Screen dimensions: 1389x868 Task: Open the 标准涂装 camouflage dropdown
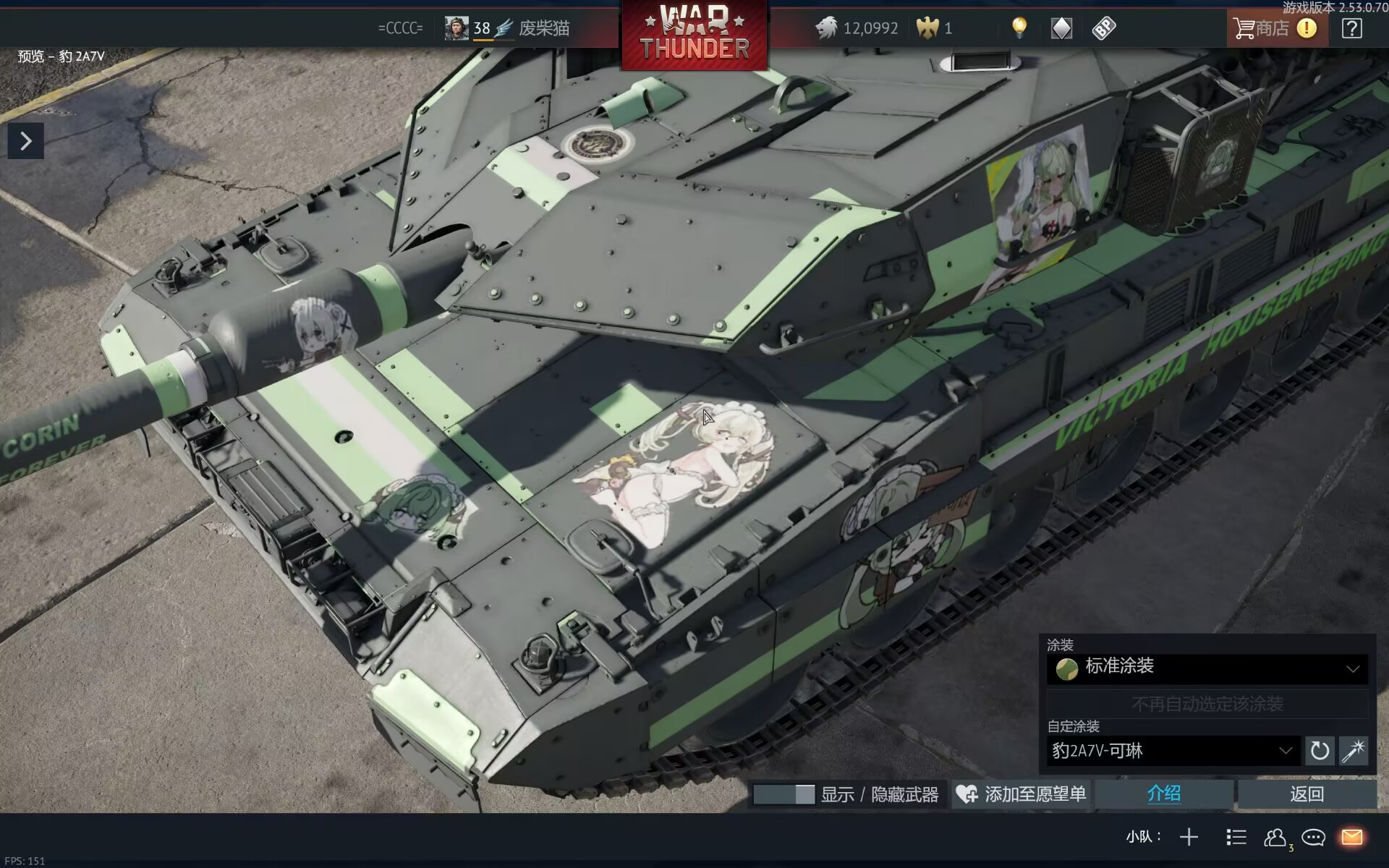(x=1207, y=668)
